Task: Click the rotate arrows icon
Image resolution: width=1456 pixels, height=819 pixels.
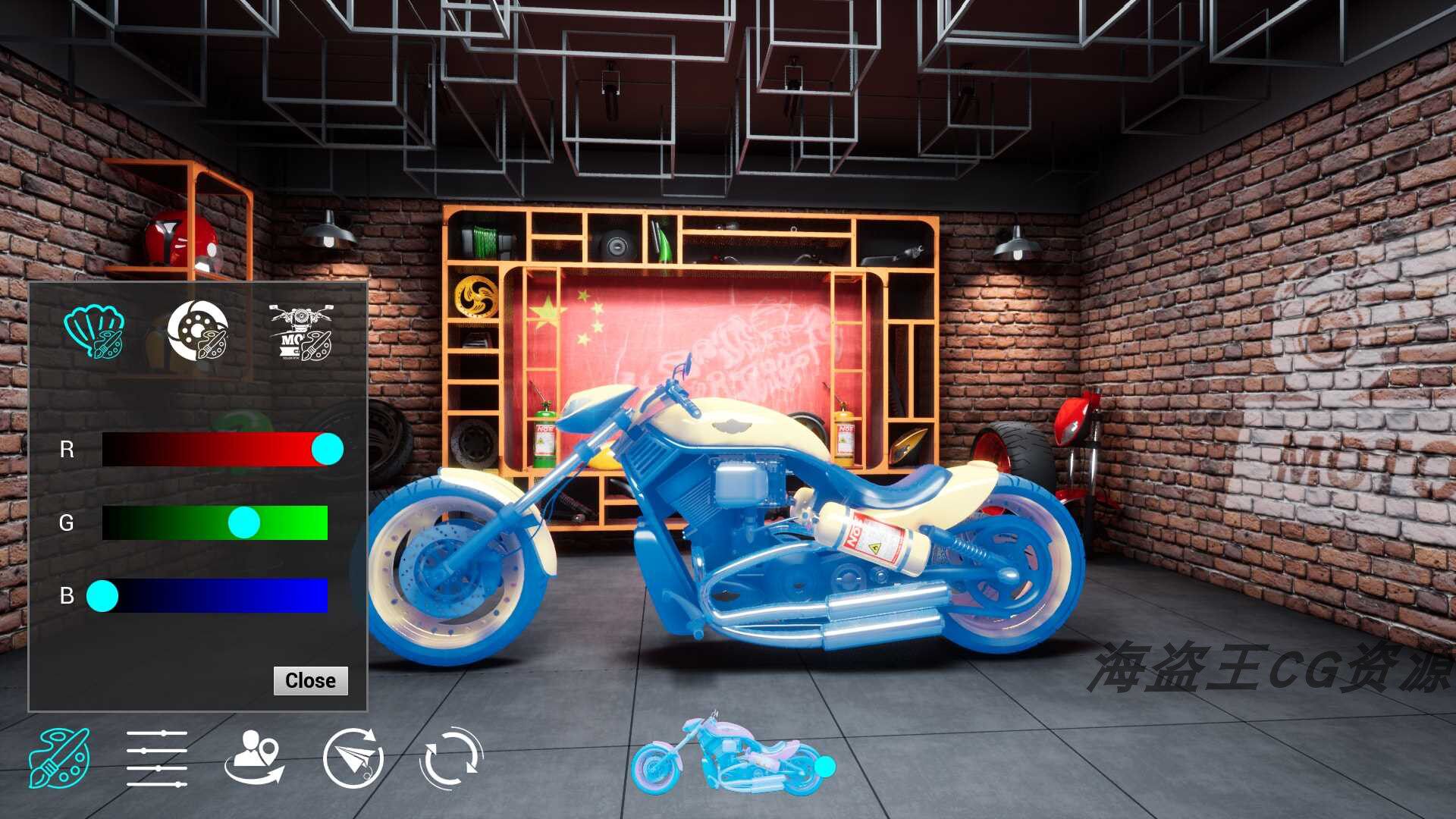Action: 450,758
